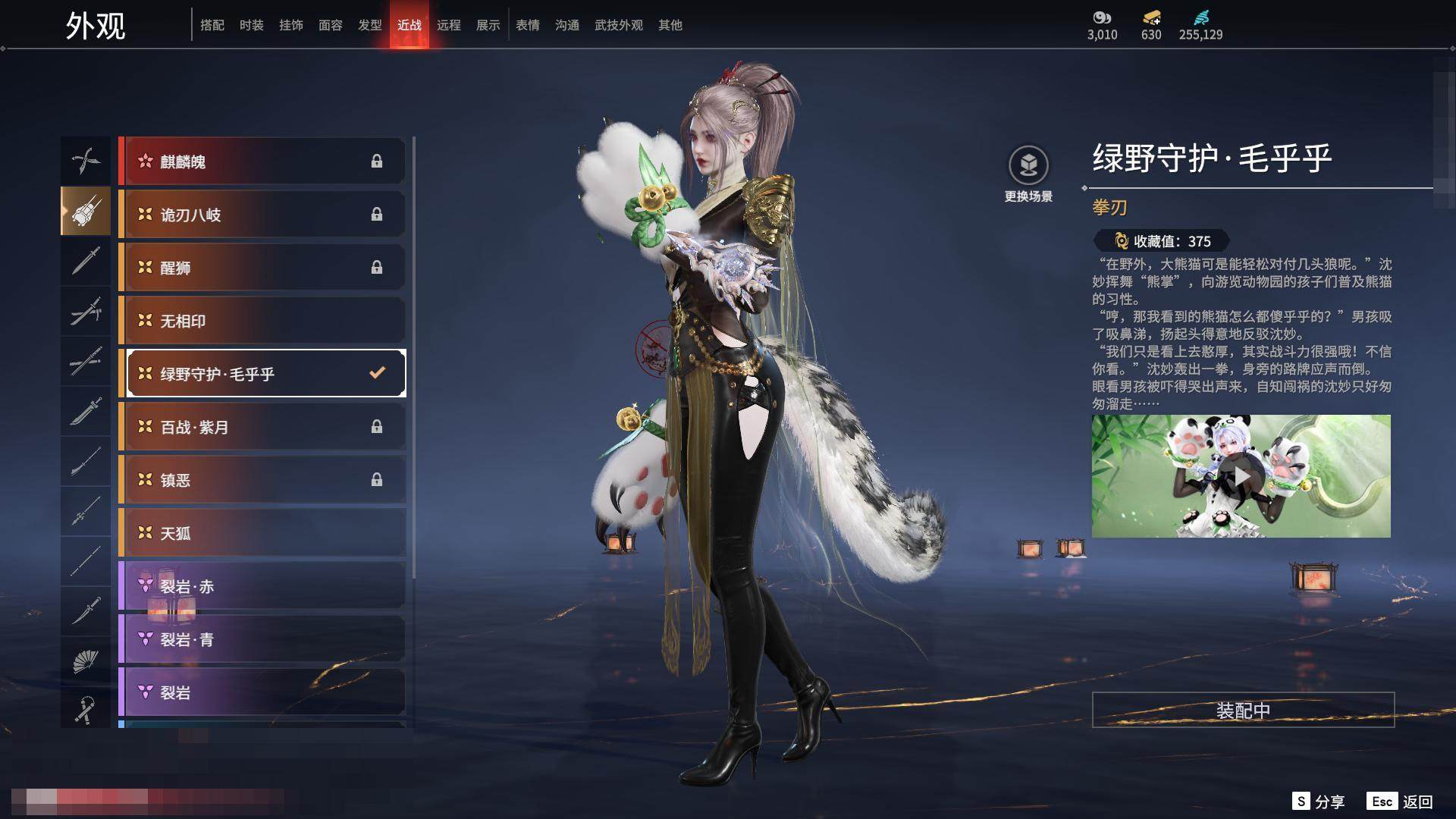
Task: Switch to the 远程 tab
Action: pos(448,25)
